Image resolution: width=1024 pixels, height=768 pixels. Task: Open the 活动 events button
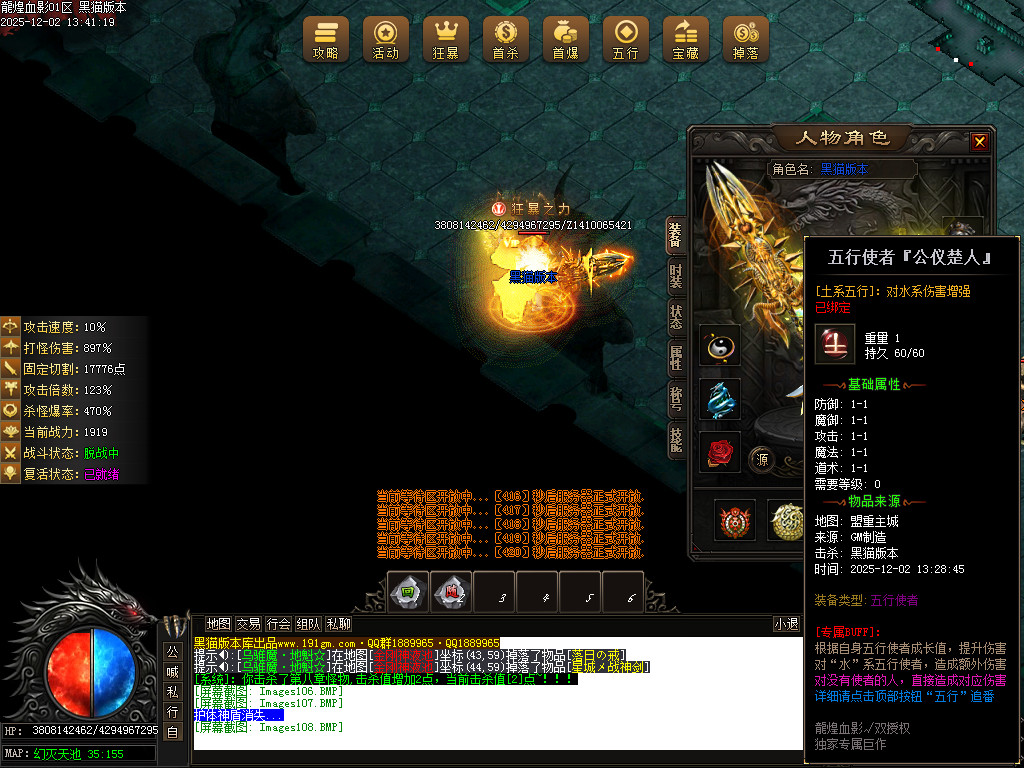[386, 39]
